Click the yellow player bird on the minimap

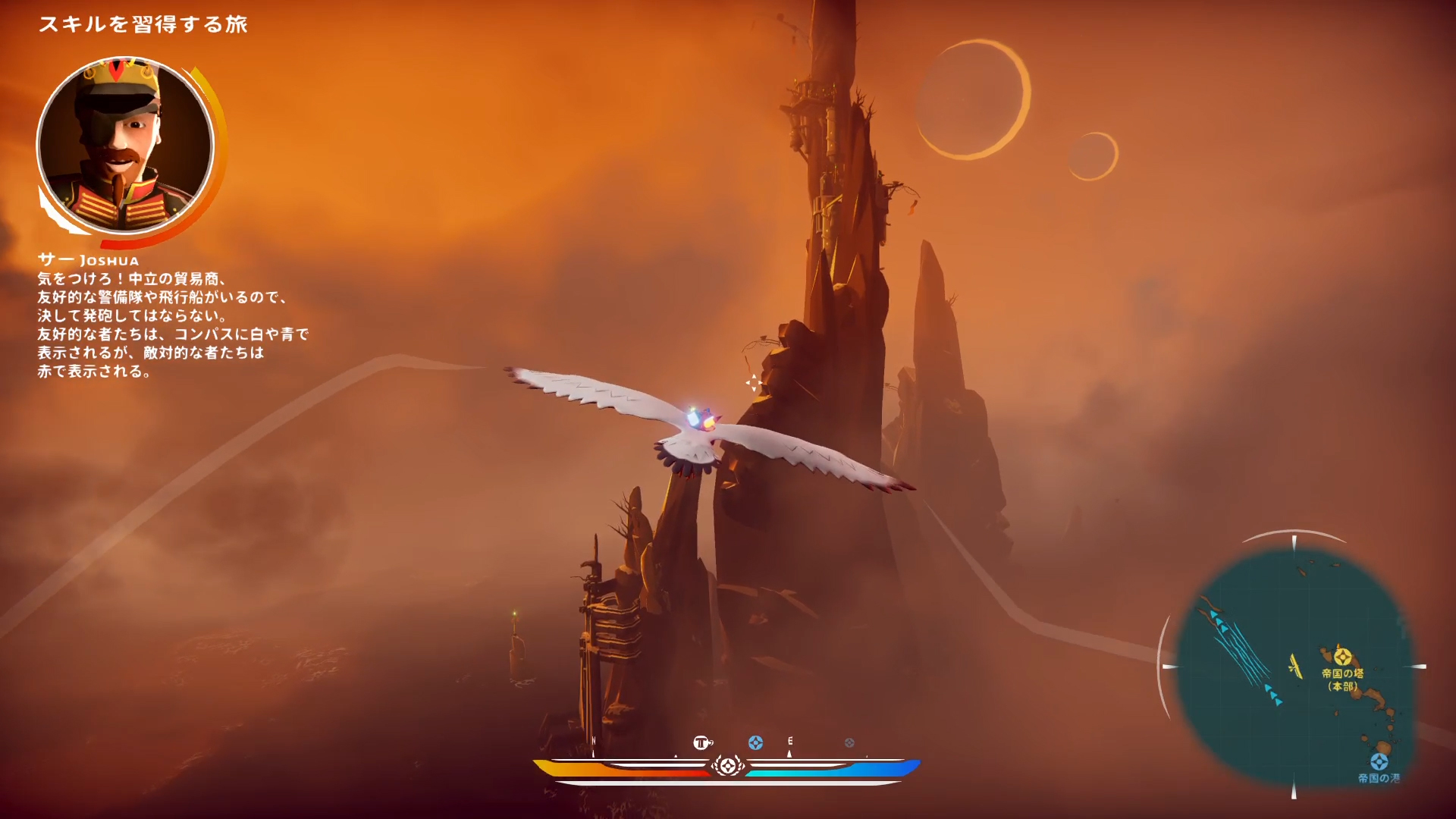pos(1295,667)
